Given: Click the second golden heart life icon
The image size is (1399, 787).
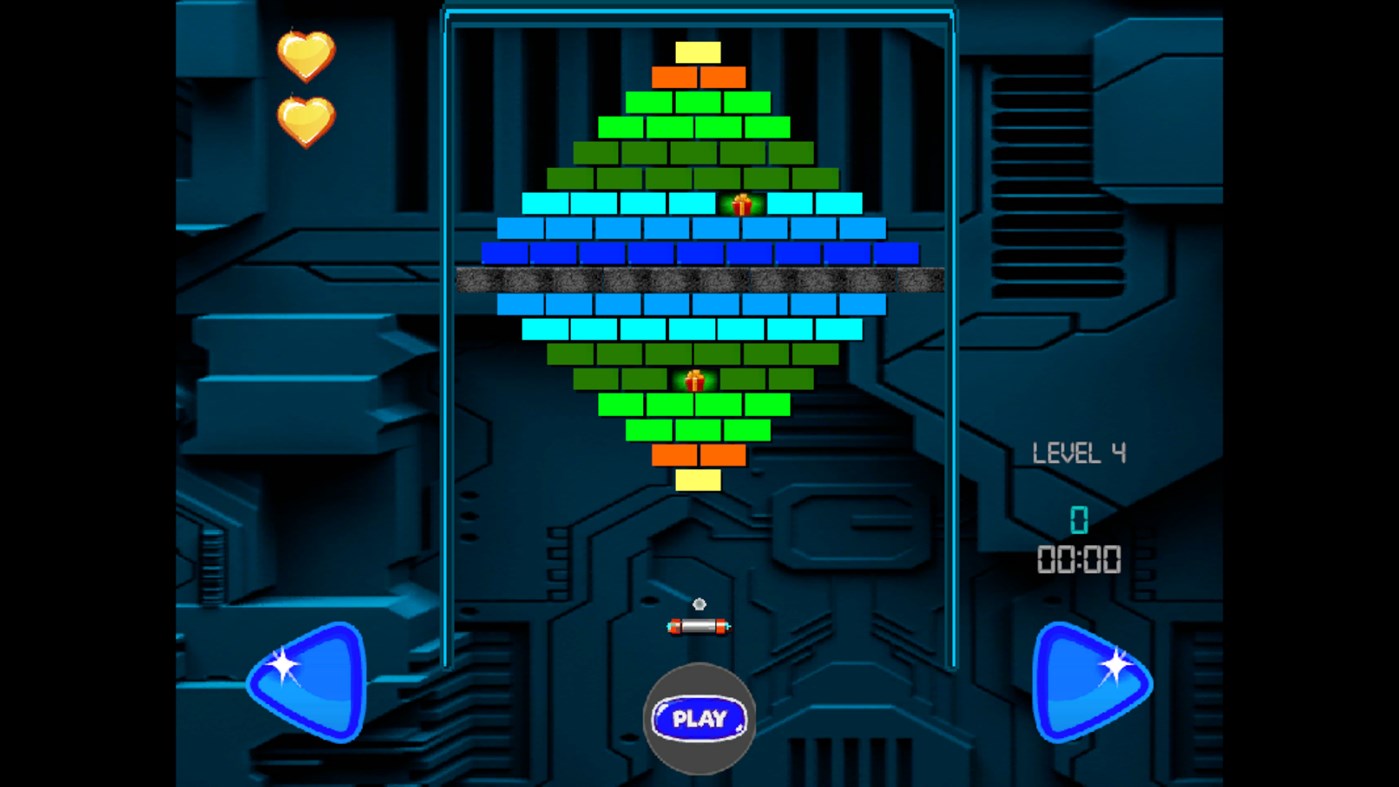Looking at the screenshot, I should [x=305, y=122].
